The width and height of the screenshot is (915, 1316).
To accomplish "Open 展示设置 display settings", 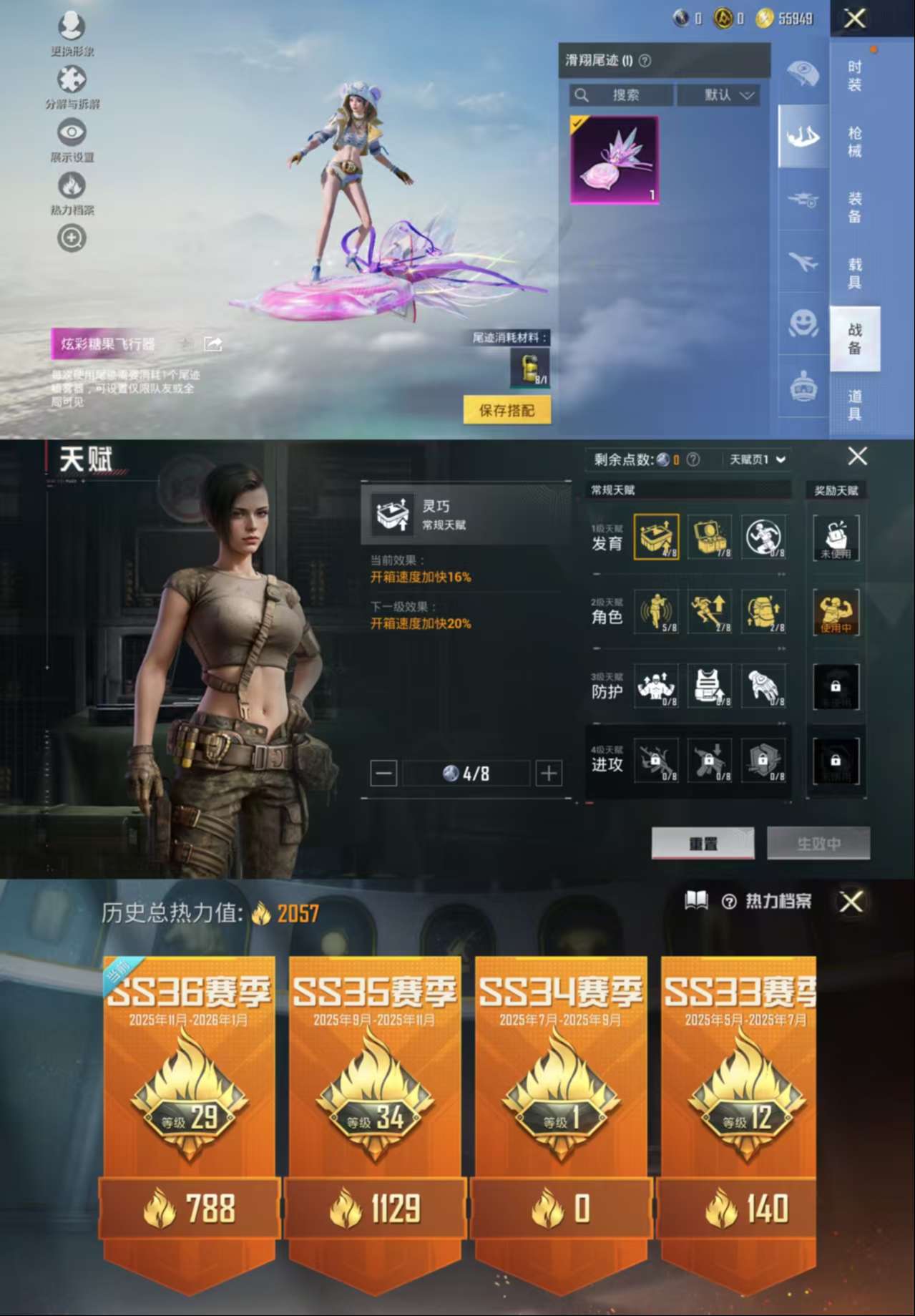I will (72, 137).
